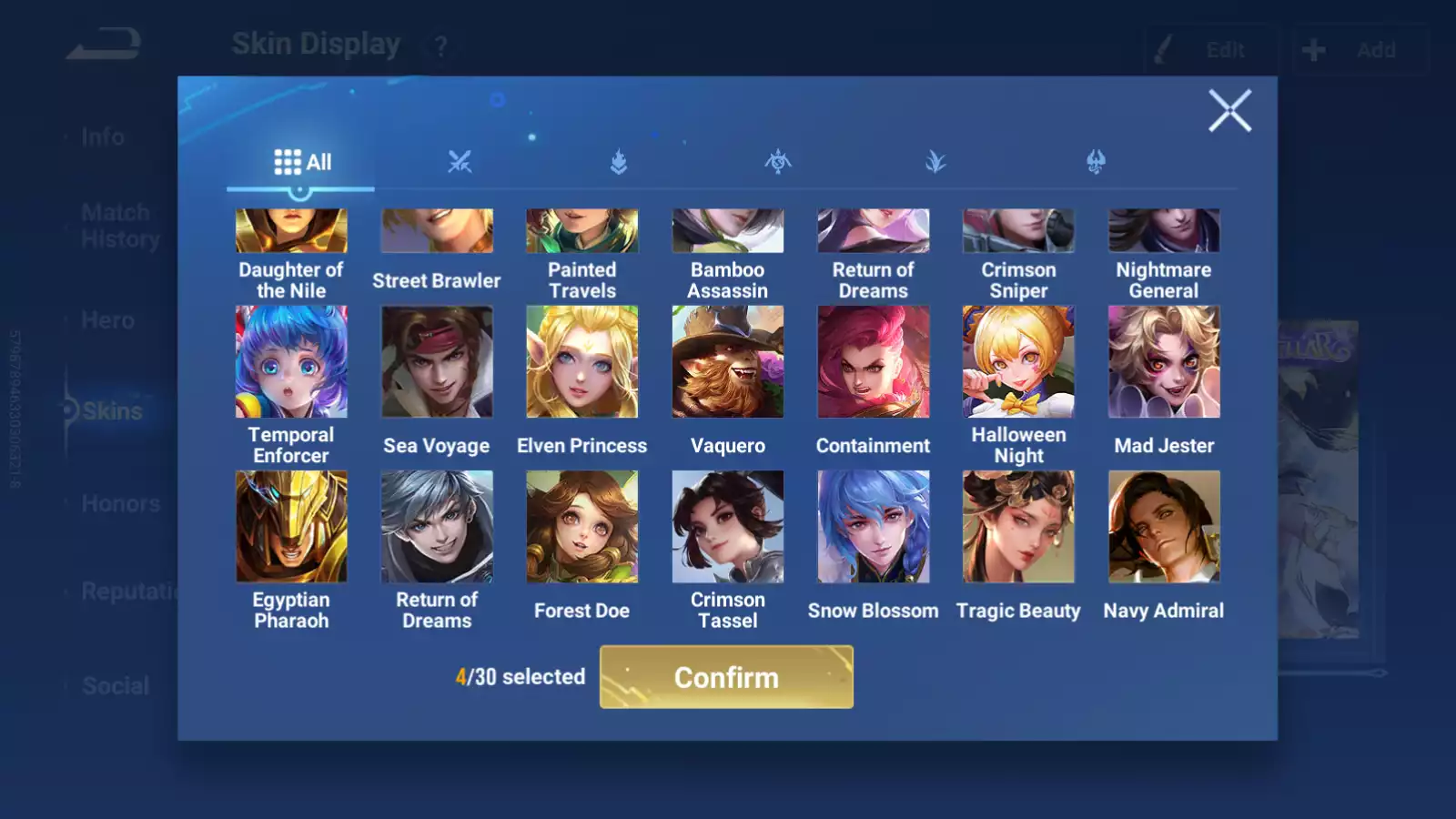Choose the Forest Doe skin
The image size is (1456, 819).
click(582, 527)
